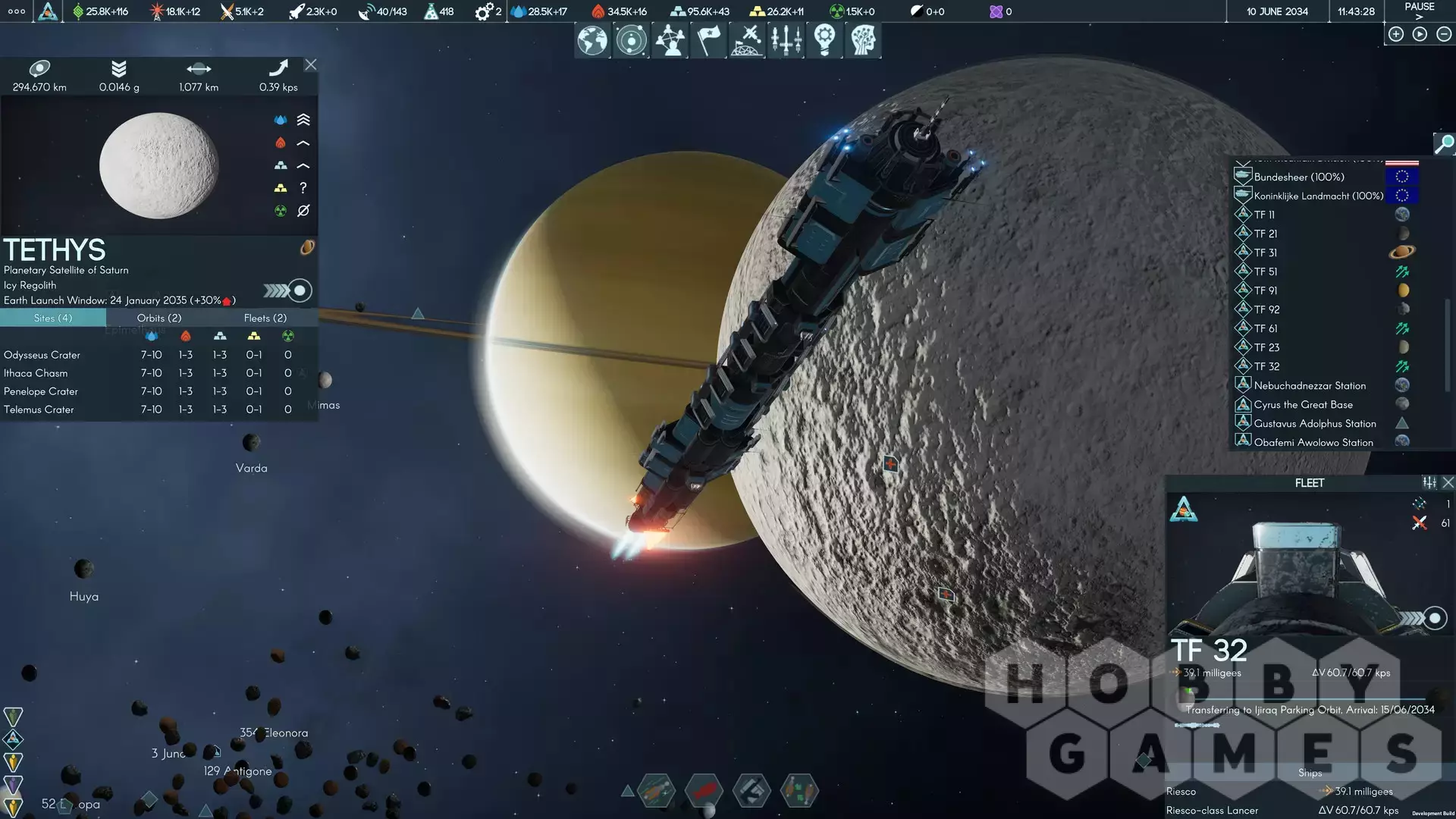The image size is (1456, 819).
Task: Open the Earth globe view
Action: pyautogui.click(x=592, y=40)
